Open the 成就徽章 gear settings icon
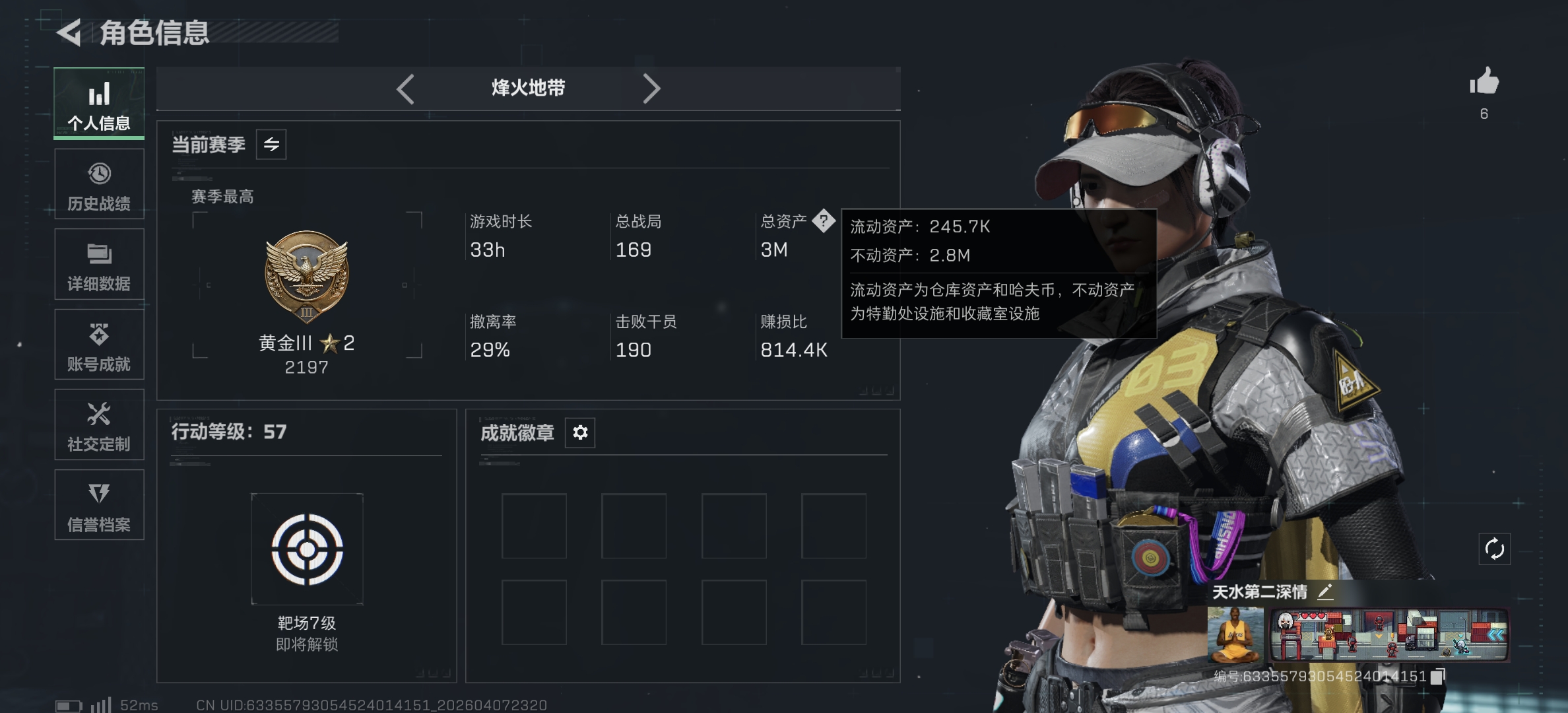Image resolution: width=1568 pixels, height=713 pixels. coord(579,432)
